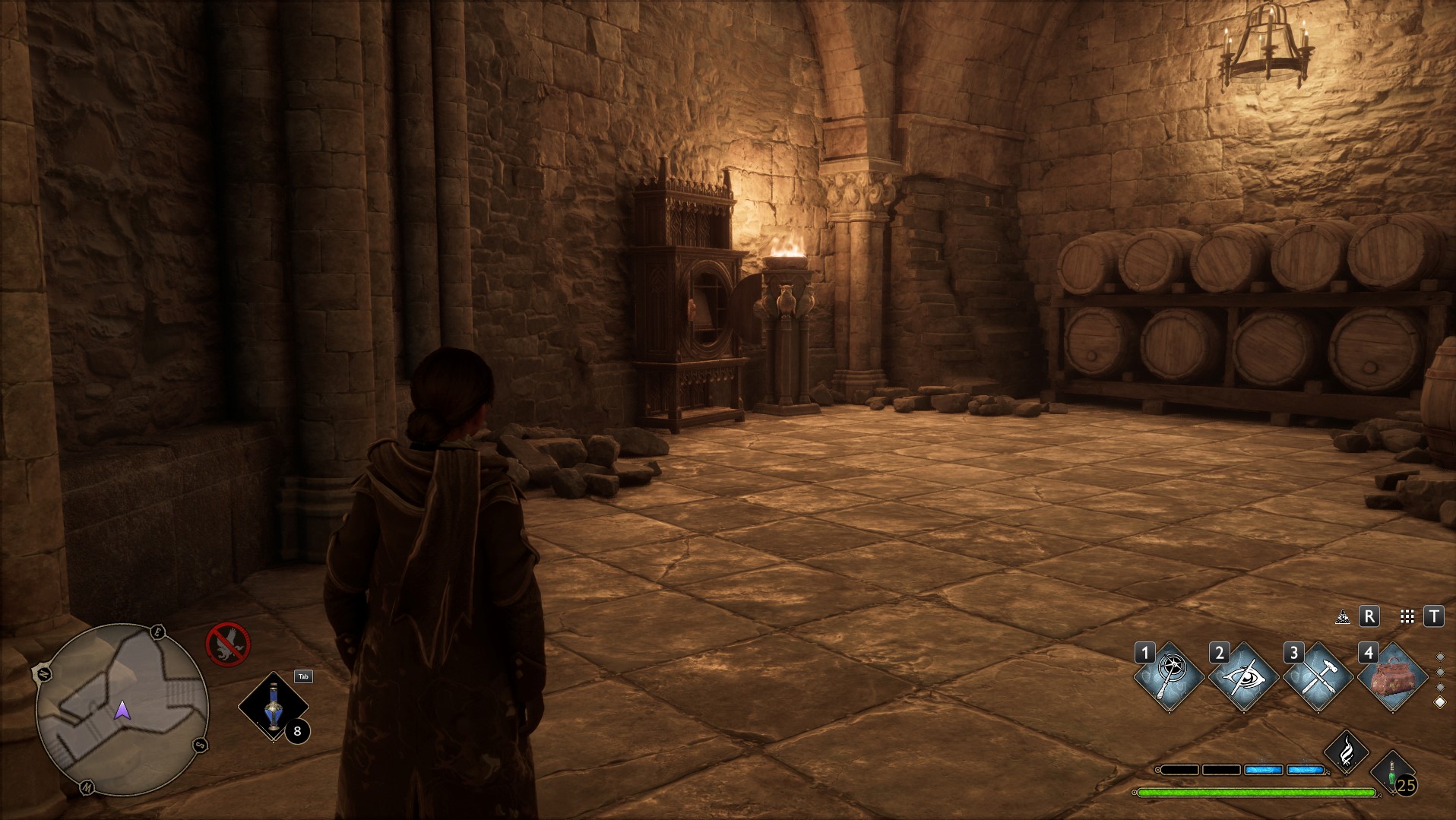Use the leather Nab-Sack in slot 4
Screen dimensions: 1456x820
(1391, 676)
